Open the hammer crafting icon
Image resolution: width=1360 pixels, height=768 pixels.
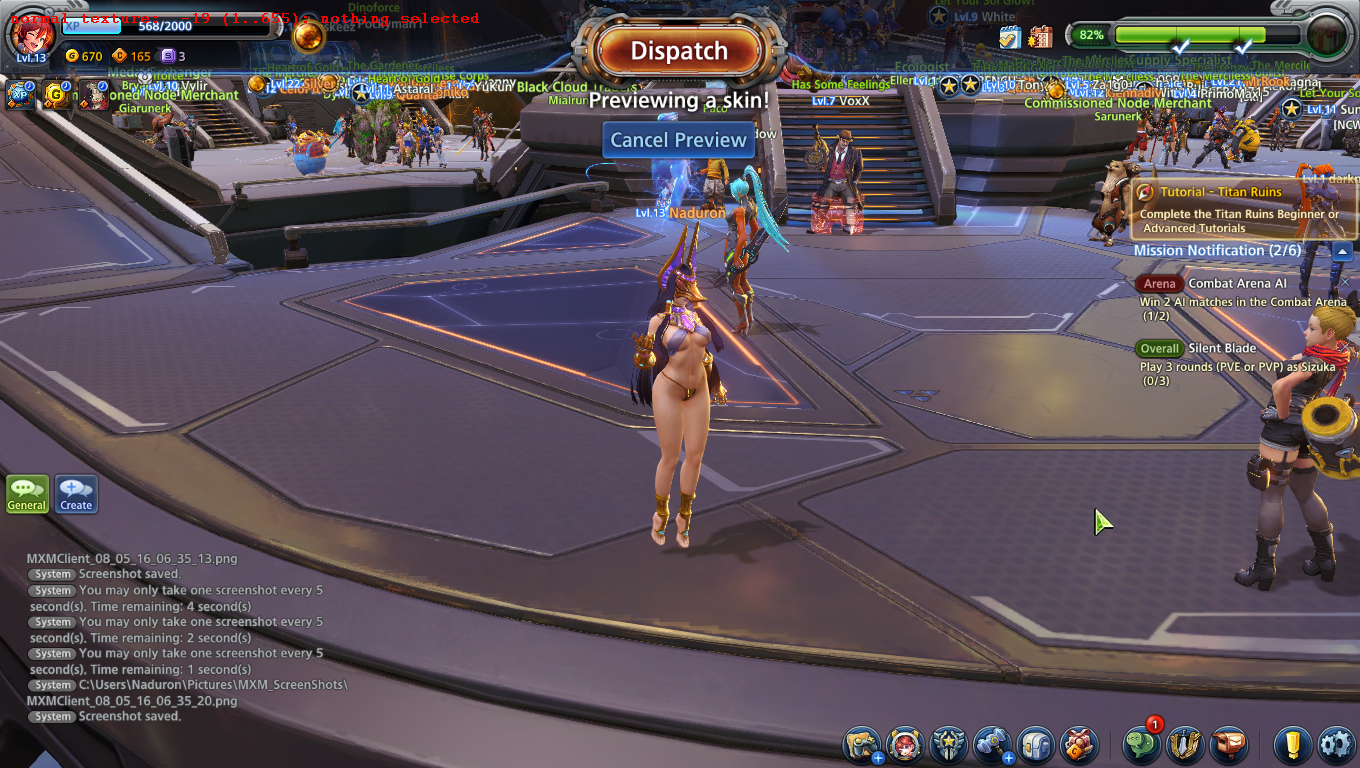click(x=992, y=745)
